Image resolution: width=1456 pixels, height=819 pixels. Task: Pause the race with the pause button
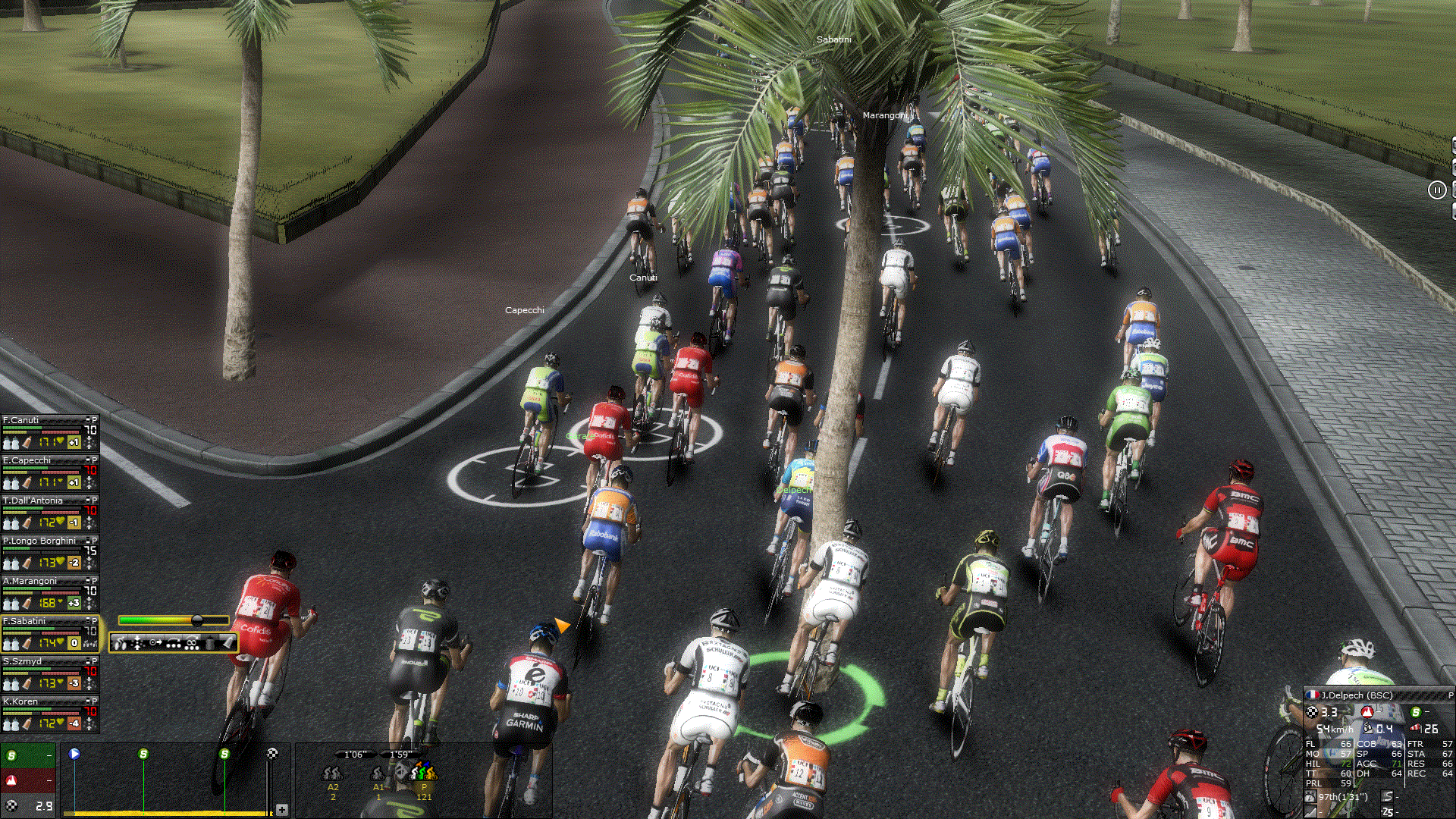point(1437,190)
